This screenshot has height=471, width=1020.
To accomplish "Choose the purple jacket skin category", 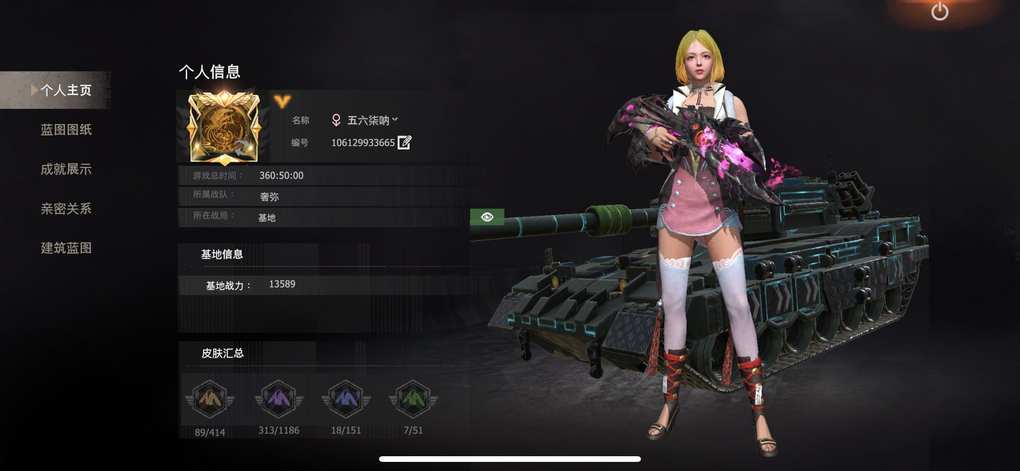I will tap(277, 399).
